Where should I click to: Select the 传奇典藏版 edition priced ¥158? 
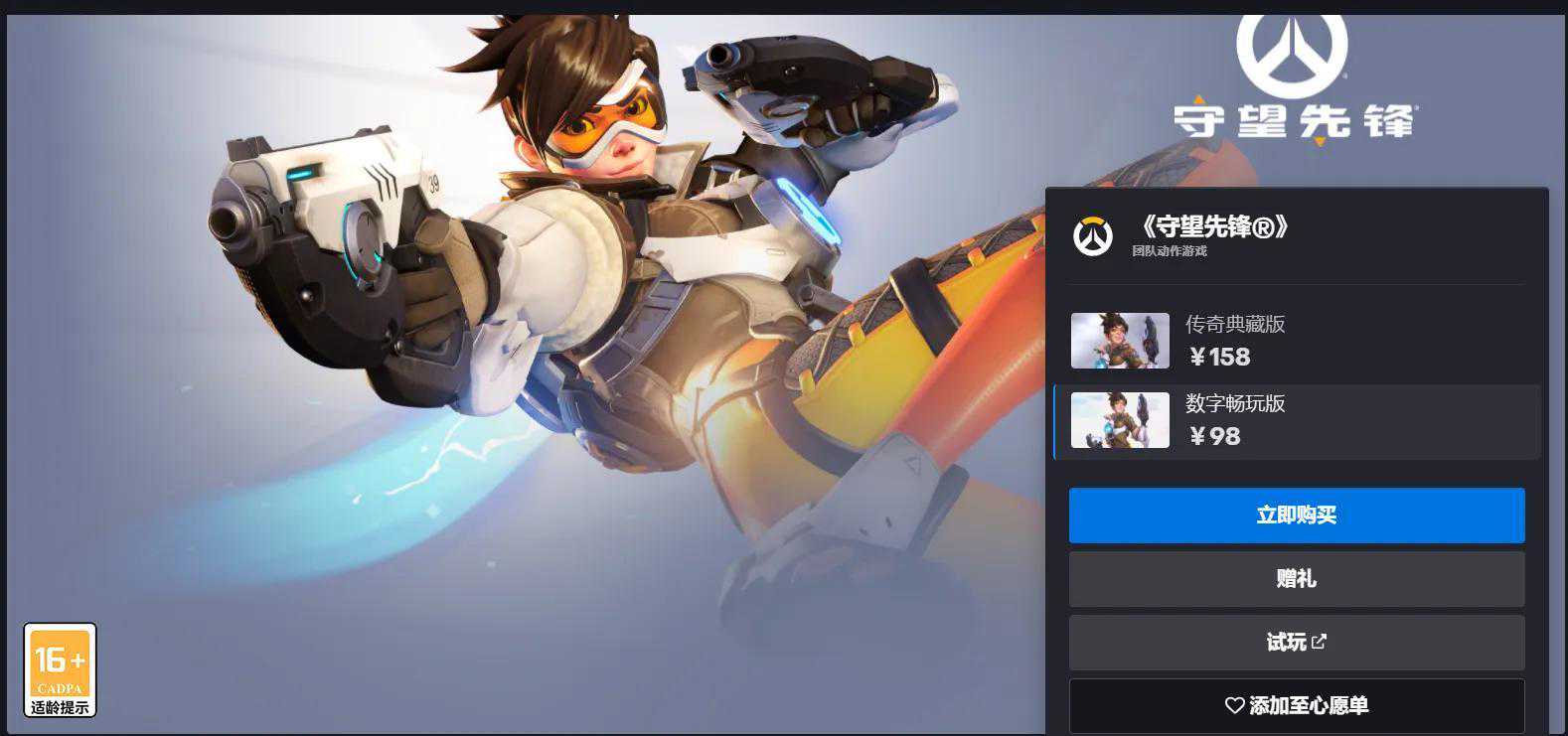(x=1296, y=341)
